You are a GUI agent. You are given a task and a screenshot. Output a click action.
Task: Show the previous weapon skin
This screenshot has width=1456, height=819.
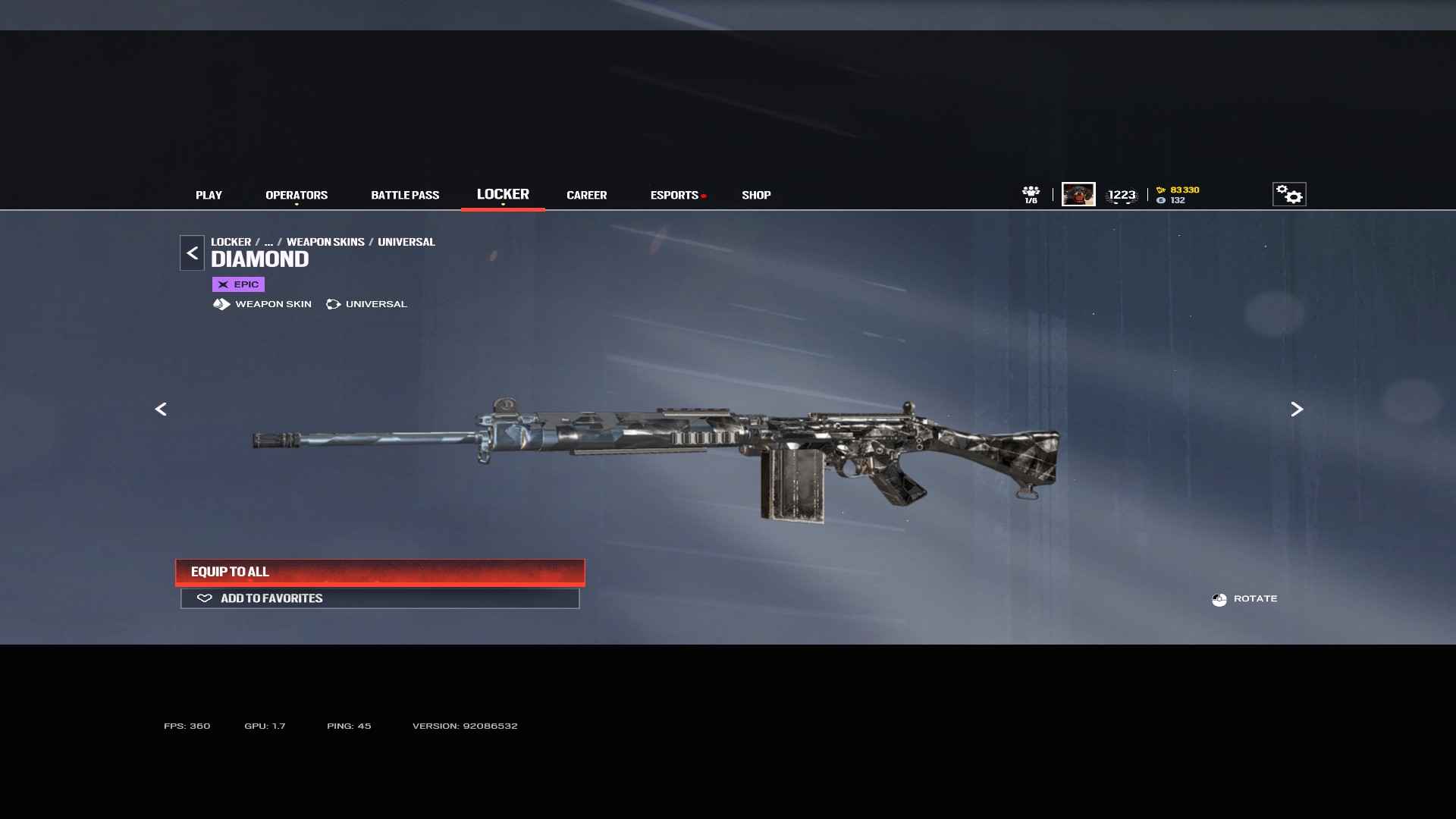161,409
